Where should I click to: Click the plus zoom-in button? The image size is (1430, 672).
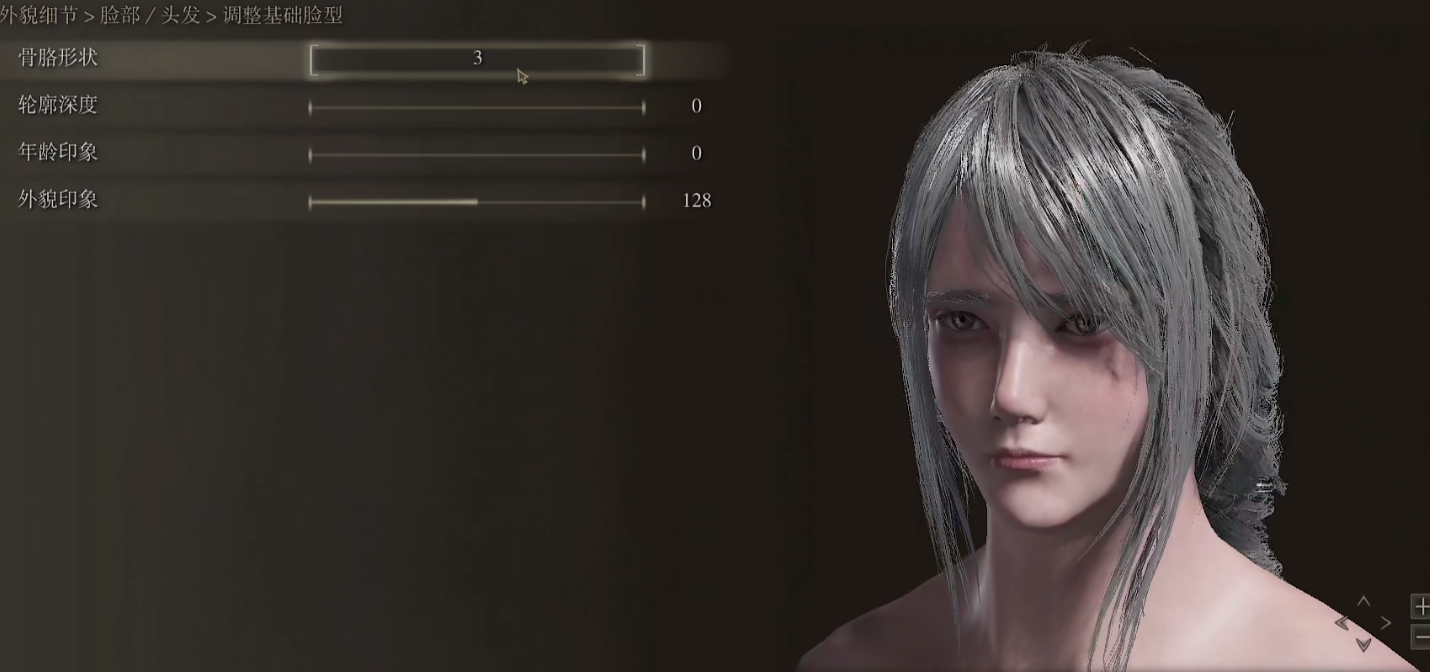(x=1421, y=606)
